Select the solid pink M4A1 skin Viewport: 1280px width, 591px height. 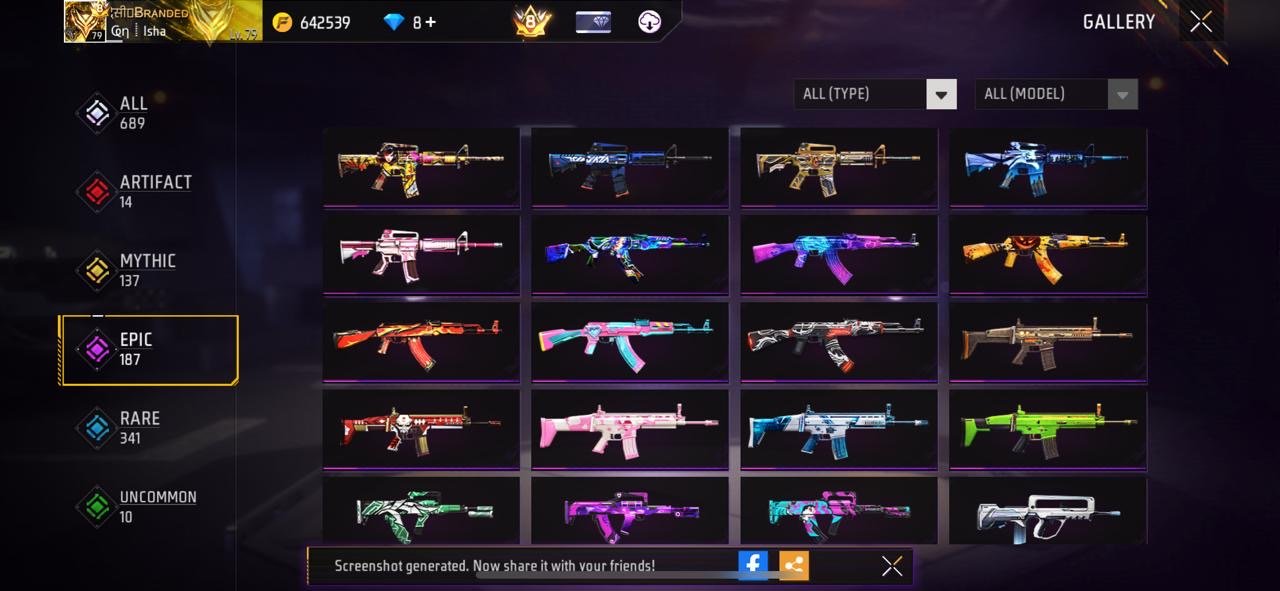click(x=421, y=253)
